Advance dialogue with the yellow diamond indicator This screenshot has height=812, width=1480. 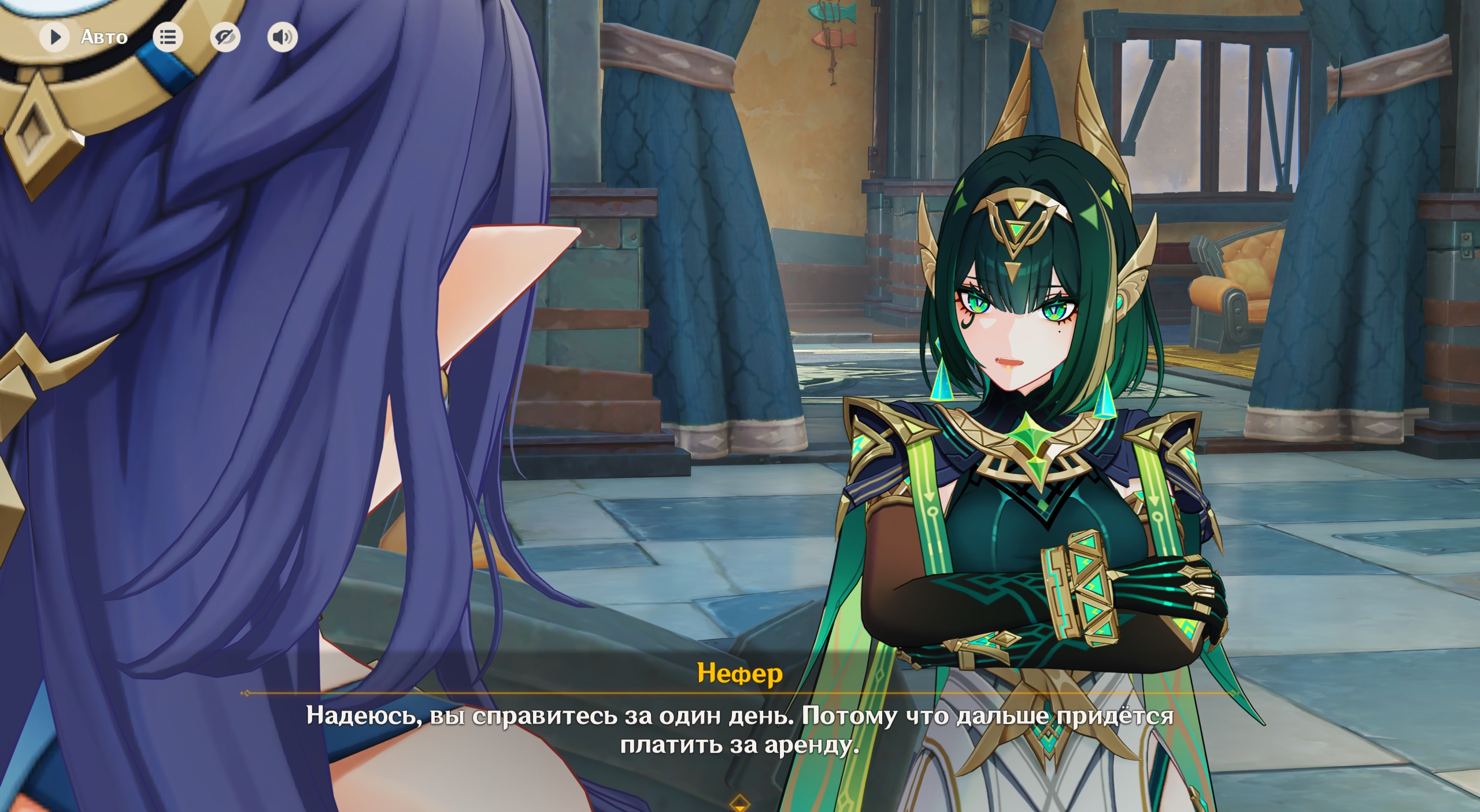click(x=739, y=803)
